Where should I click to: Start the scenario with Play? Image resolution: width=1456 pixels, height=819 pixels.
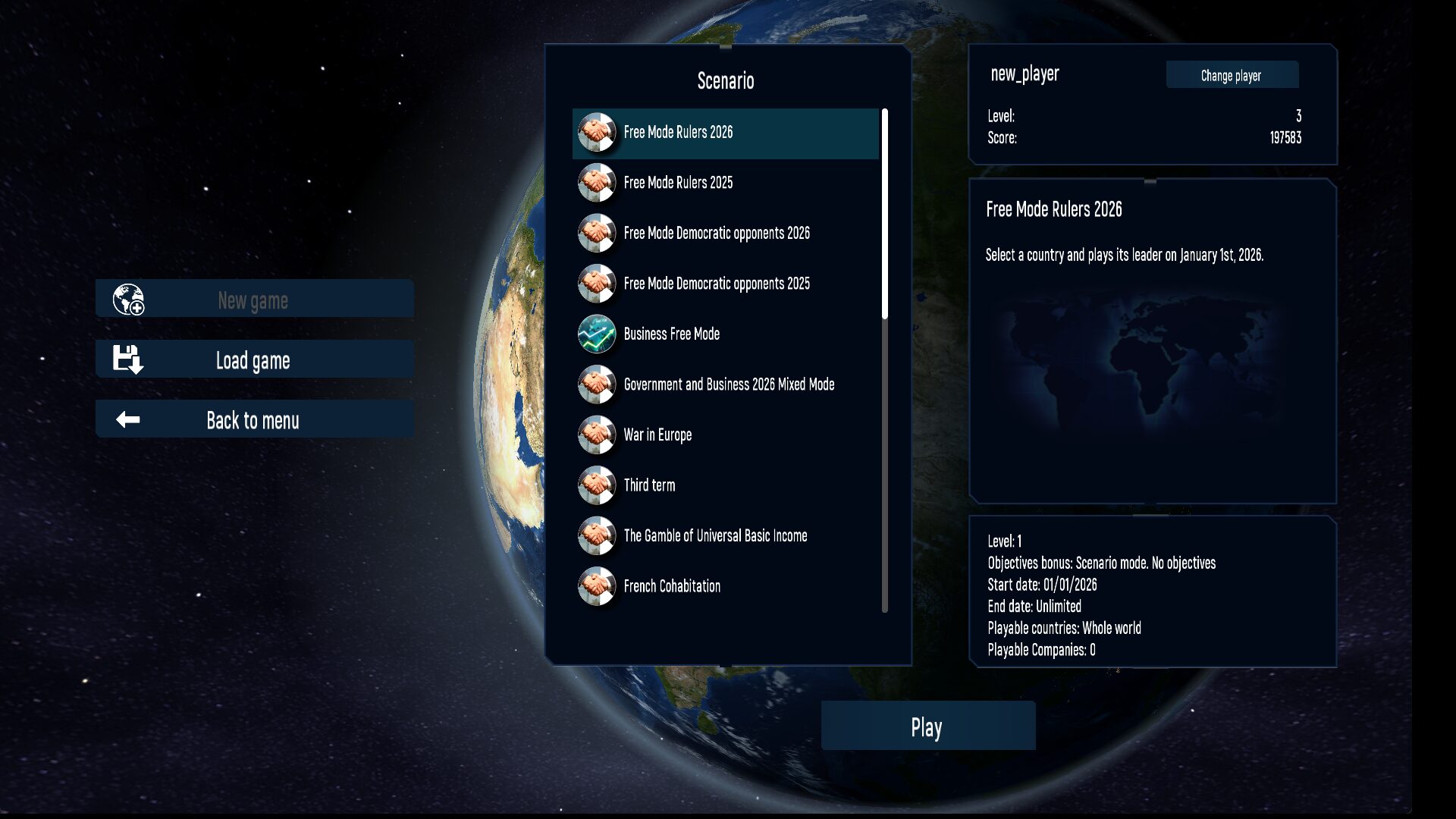927,726
